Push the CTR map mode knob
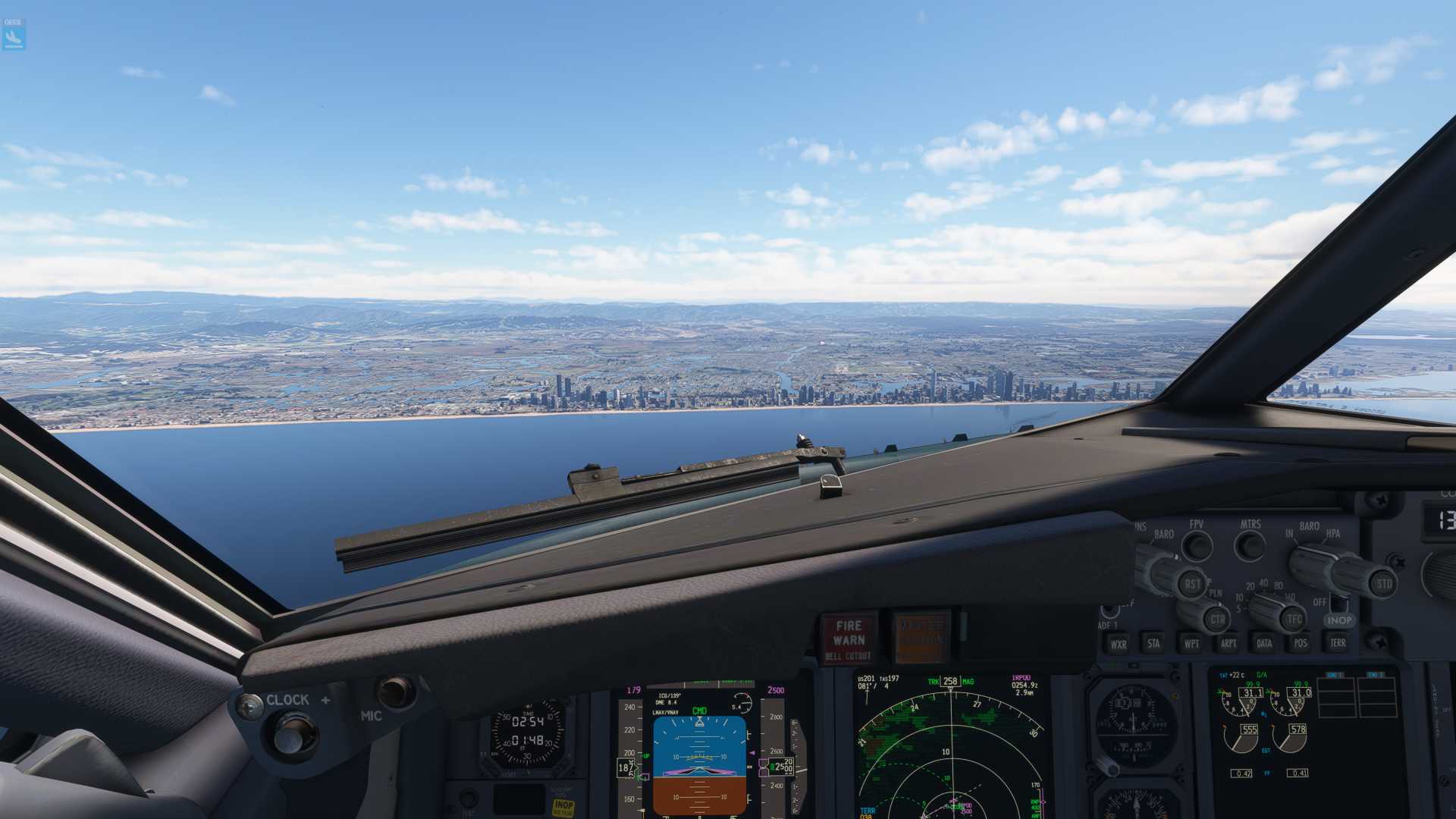Image resolution: width=1456 pixels, height=819 pixels. (x=1216, y=619)
